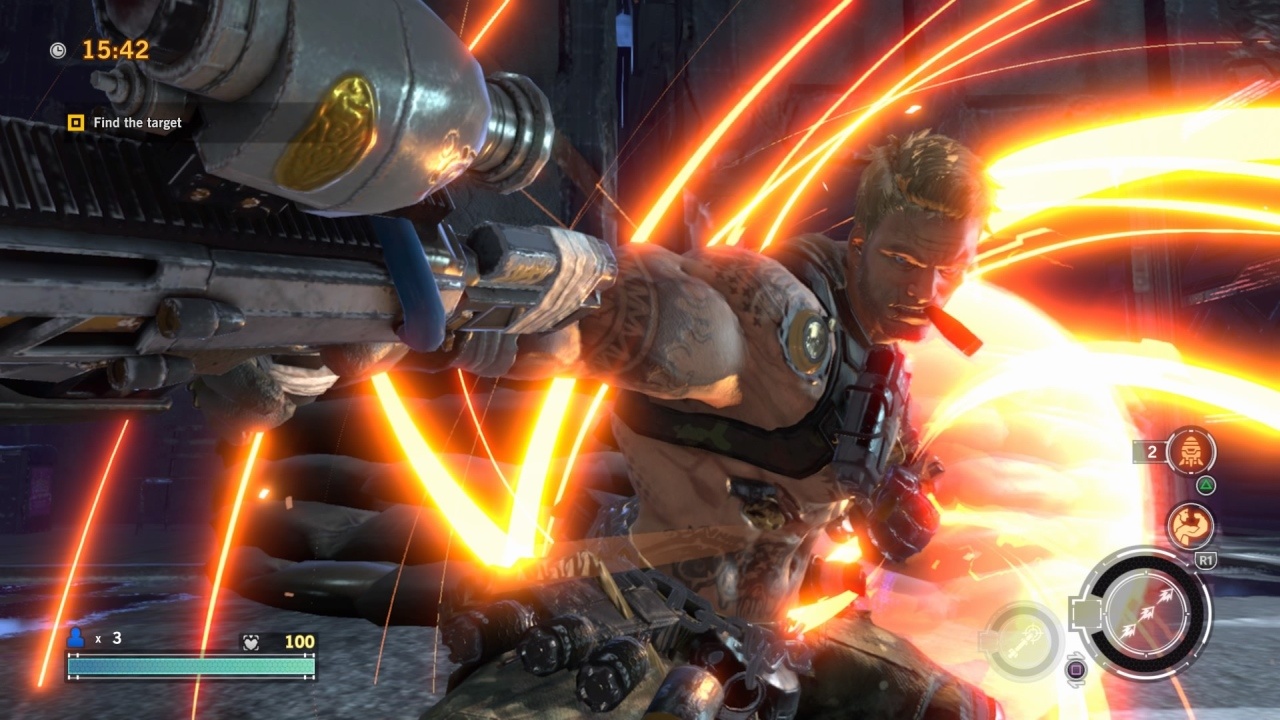The height and width of the screenshot is (720, 1280).
Task: Trigger the flexing arm ability icon
Action: tap(1190, 527)
